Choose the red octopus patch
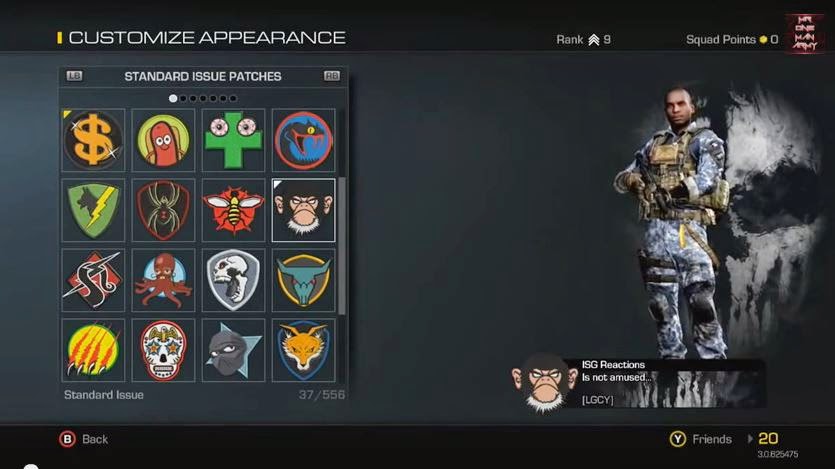This screenshot has width=835, height=469. 163,280
